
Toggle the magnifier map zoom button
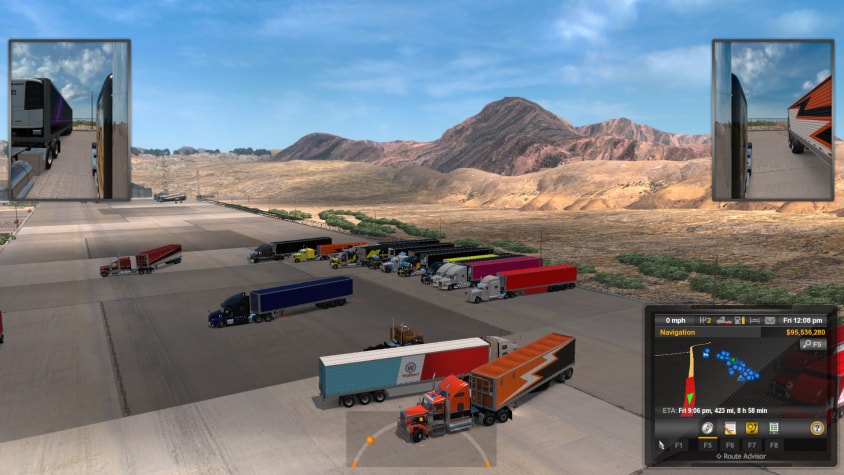coord(812,344)
